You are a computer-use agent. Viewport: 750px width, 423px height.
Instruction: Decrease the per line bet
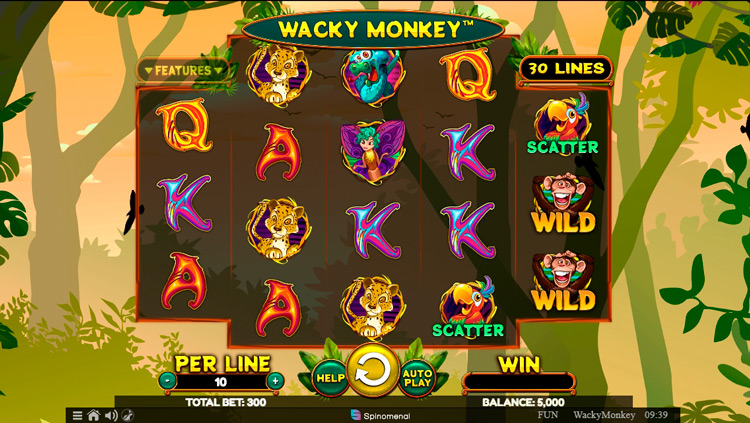point(167,381)
